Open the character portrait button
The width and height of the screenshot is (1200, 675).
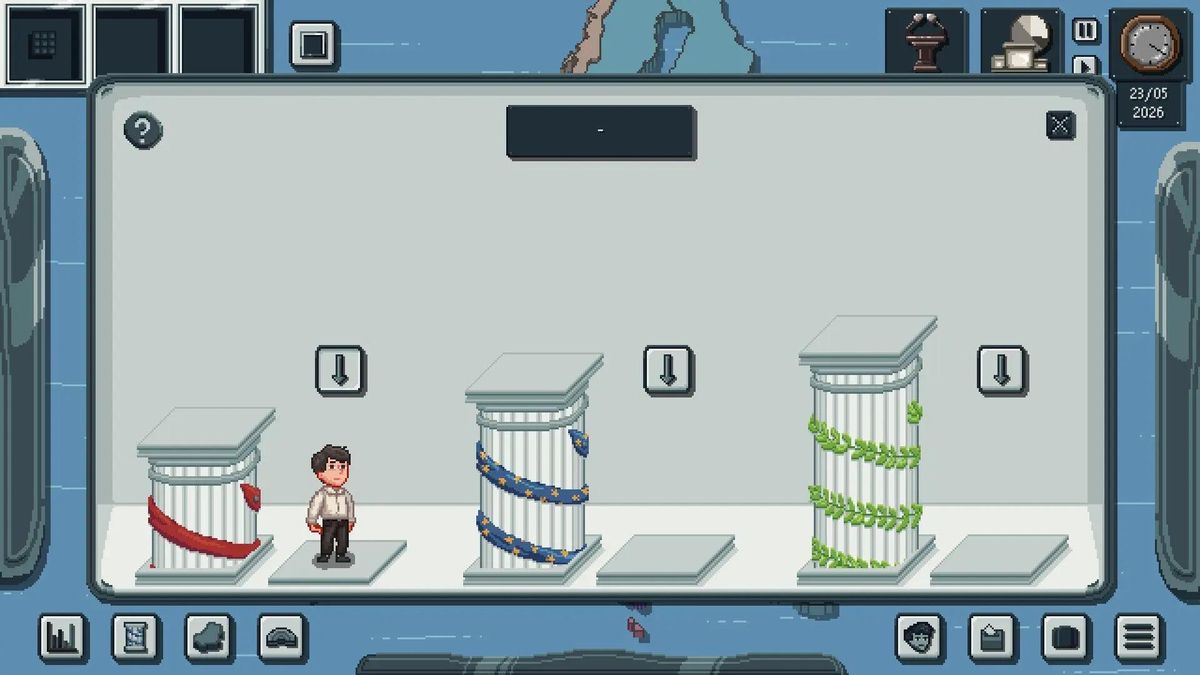(x=920, y=637)
